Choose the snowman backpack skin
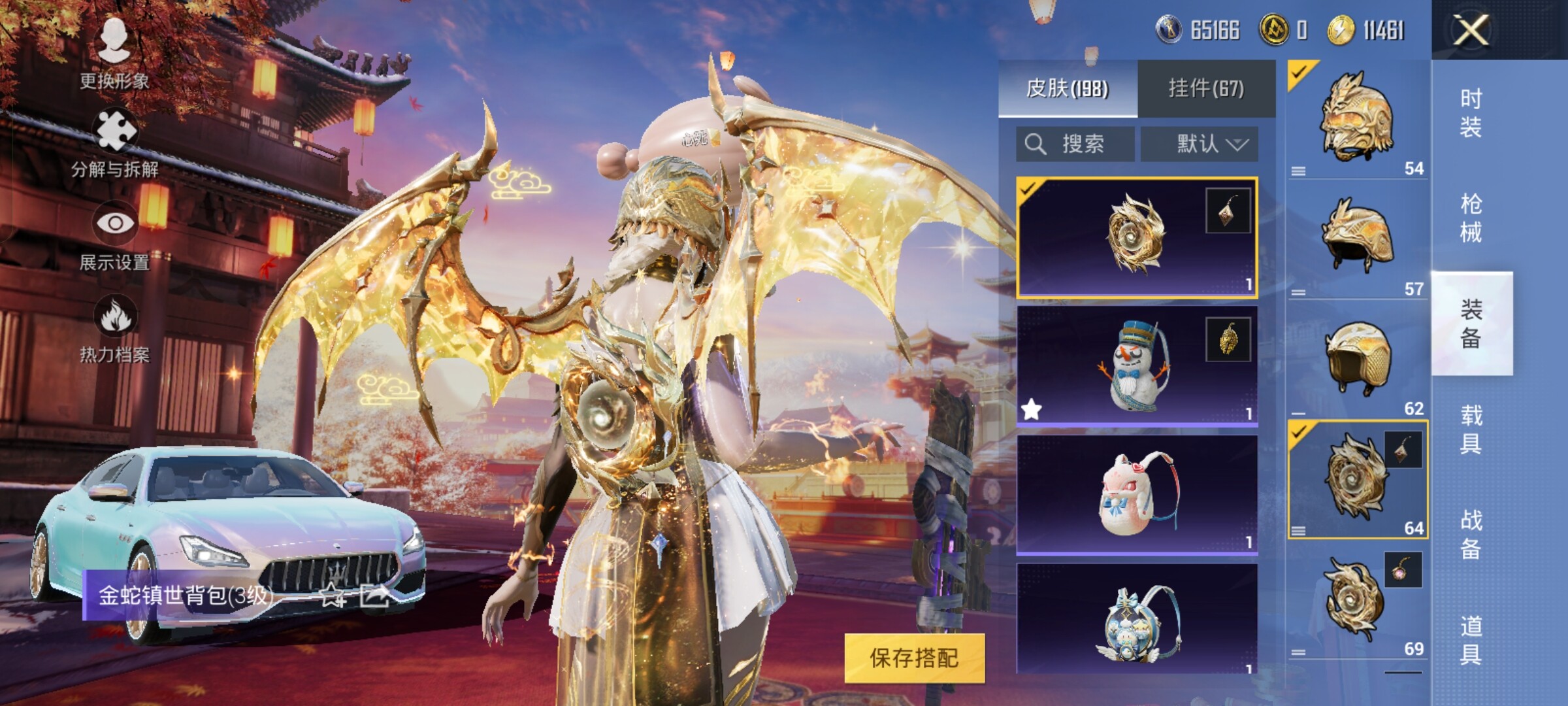Screen dimensions: 1568x706 [1137, 366]
